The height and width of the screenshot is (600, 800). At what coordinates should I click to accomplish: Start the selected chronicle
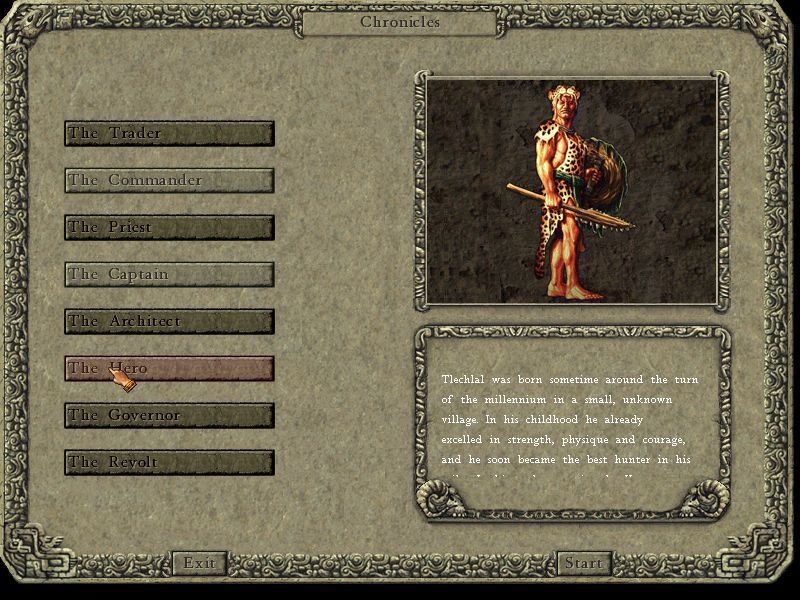[x=583, y=563]
